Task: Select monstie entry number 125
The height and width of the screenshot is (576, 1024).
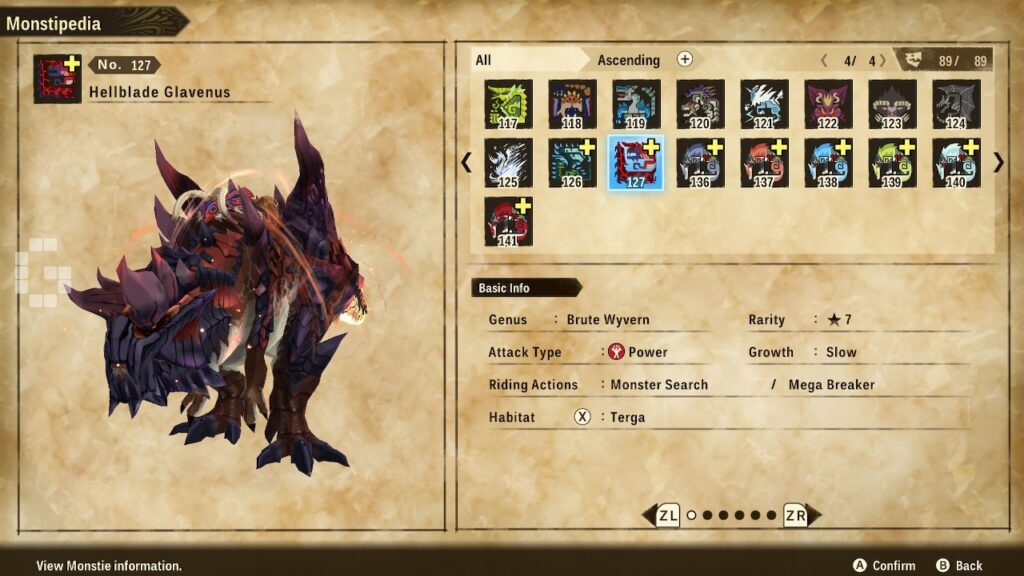Action: [509, 163]
